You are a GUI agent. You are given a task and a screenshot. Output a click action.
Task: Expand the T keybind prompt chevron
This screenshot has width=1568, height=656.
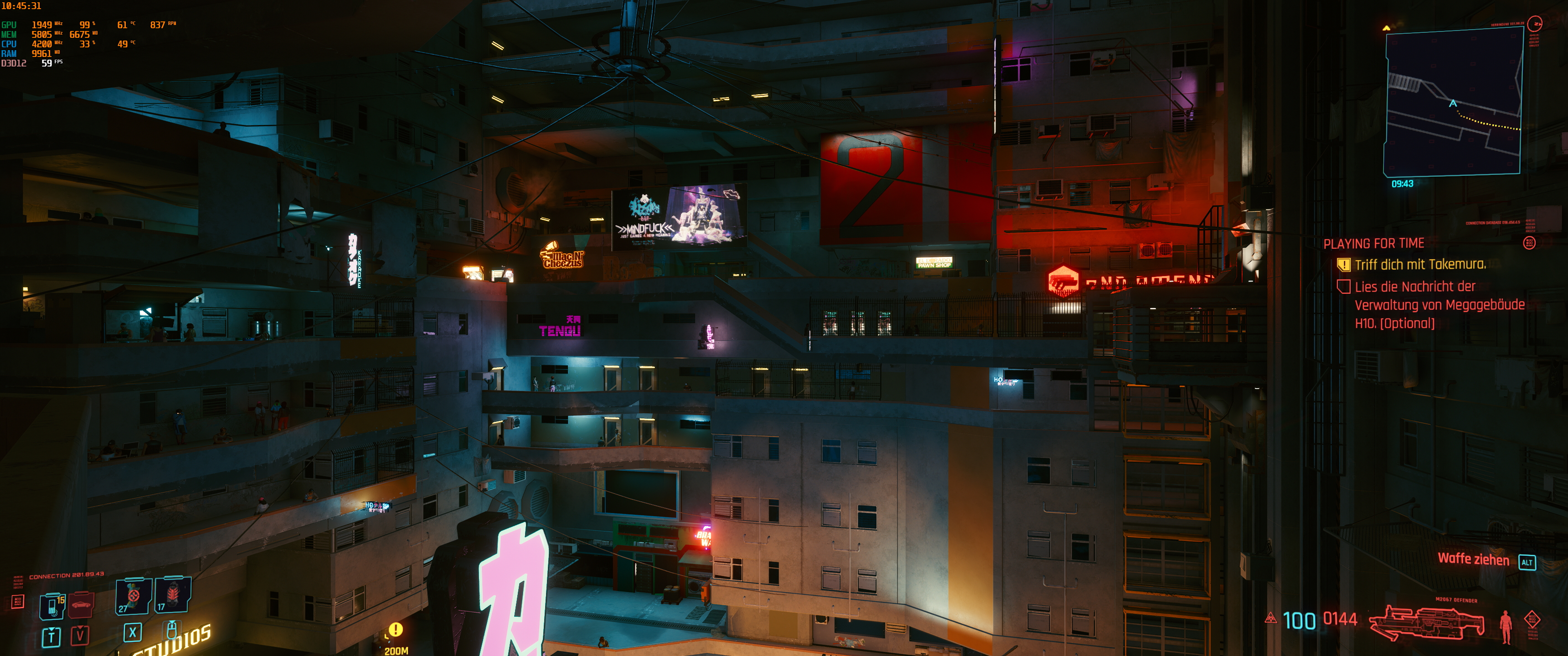point(51,638)
